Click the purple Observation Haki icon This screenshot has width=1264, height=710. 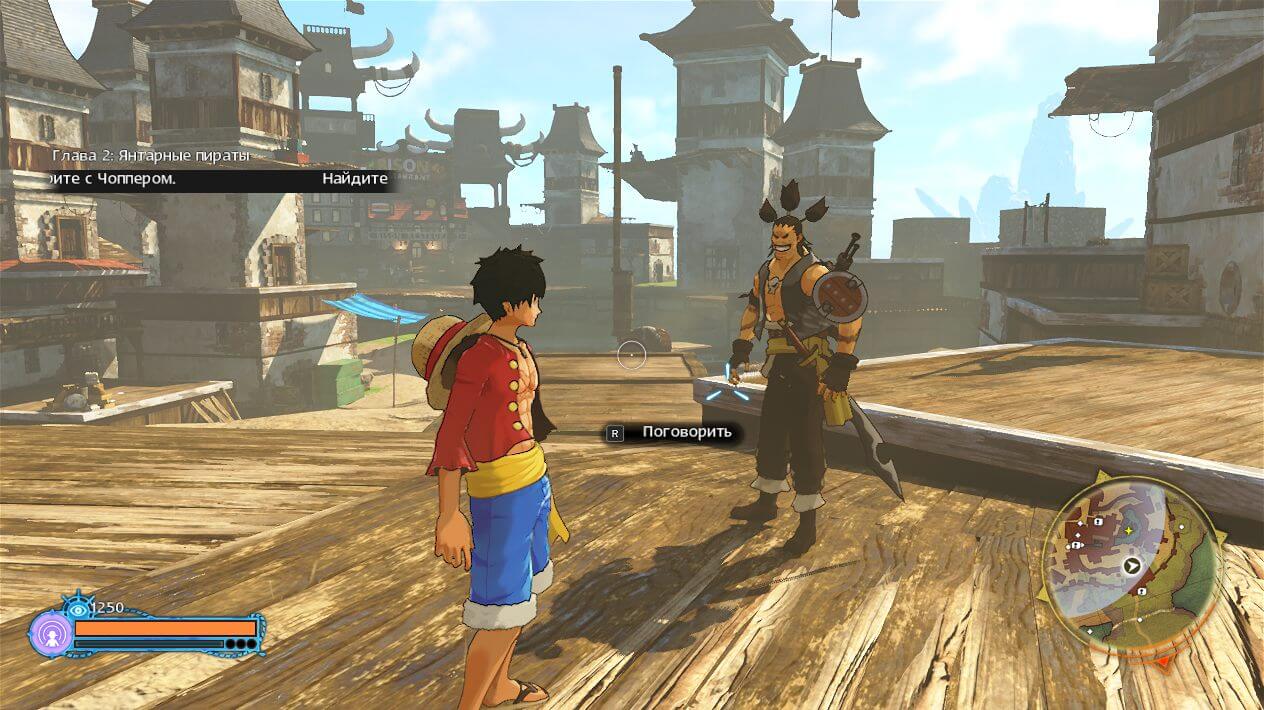[51, 633]
